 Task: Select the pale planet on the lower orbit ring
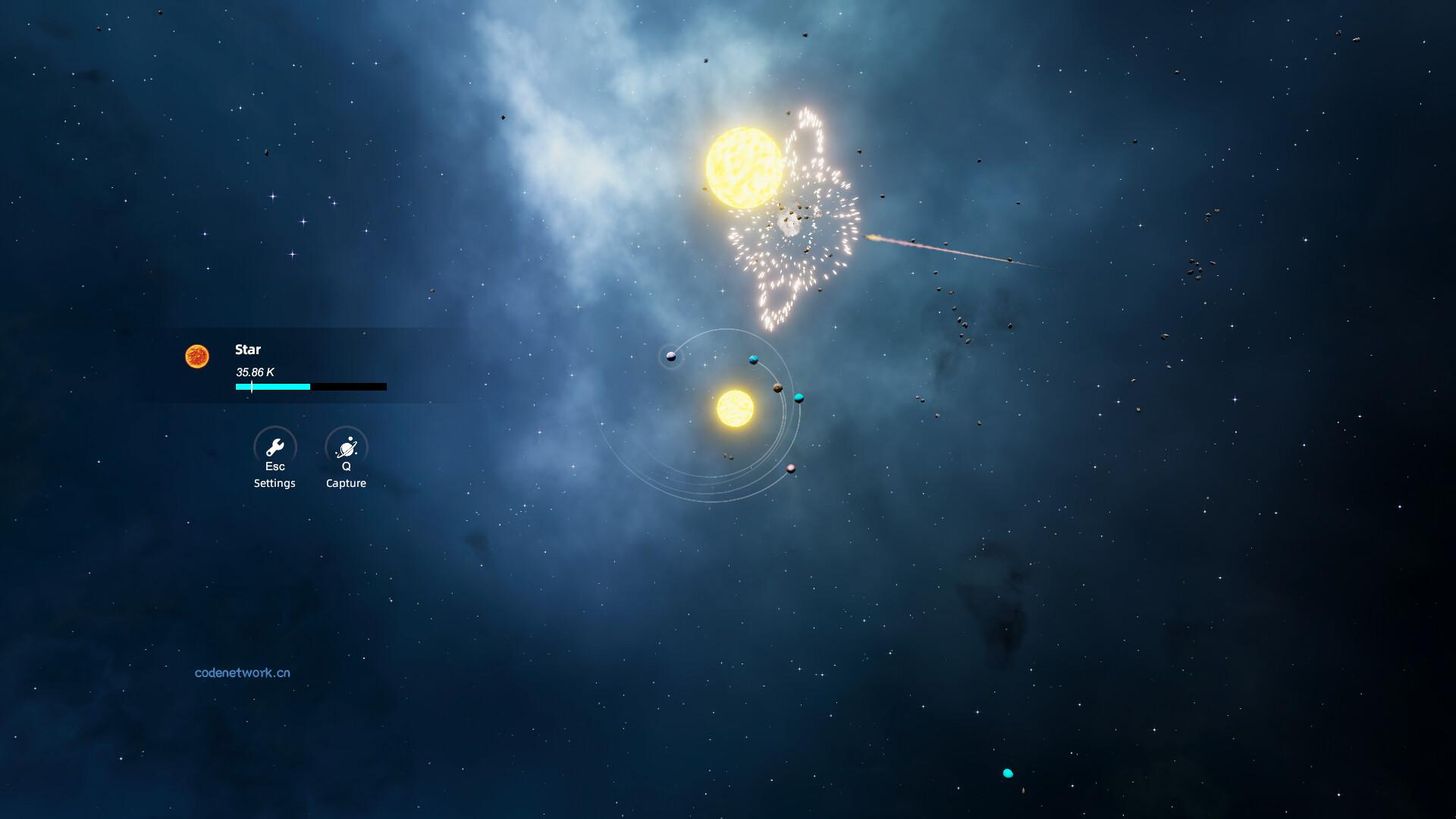790,469
